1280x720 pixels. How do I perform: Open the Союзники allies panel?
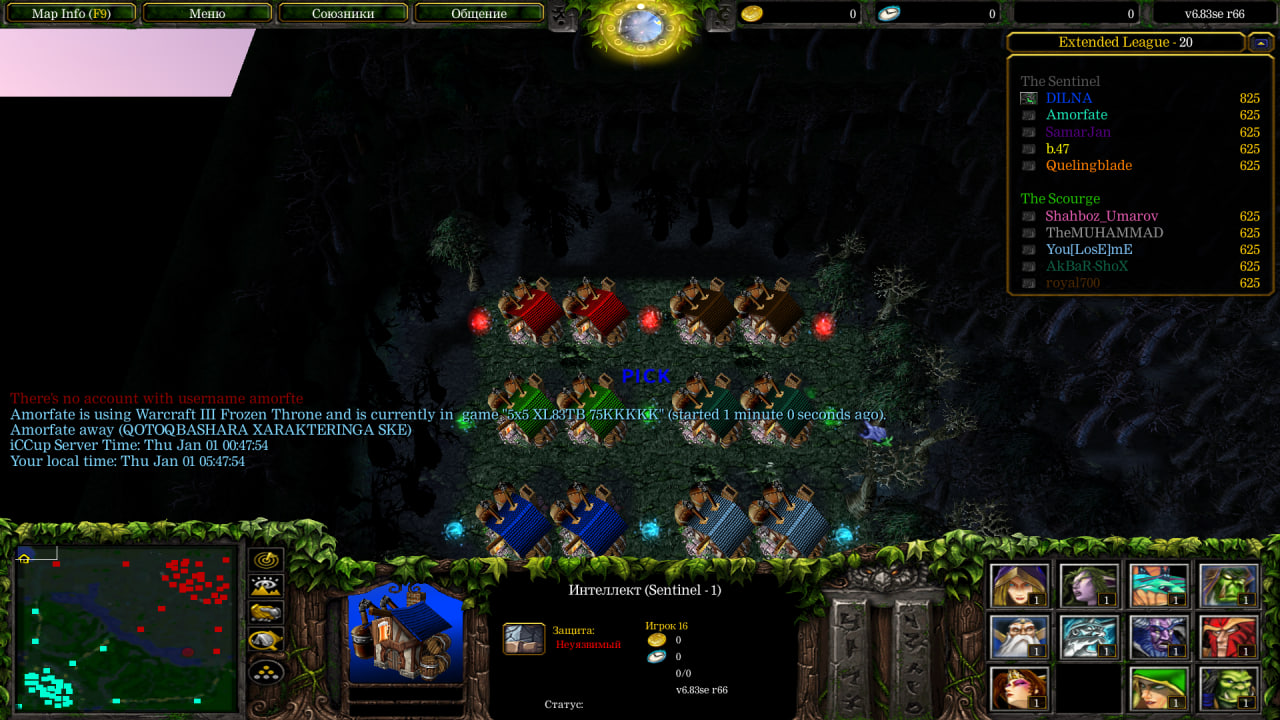coord(343,14)
